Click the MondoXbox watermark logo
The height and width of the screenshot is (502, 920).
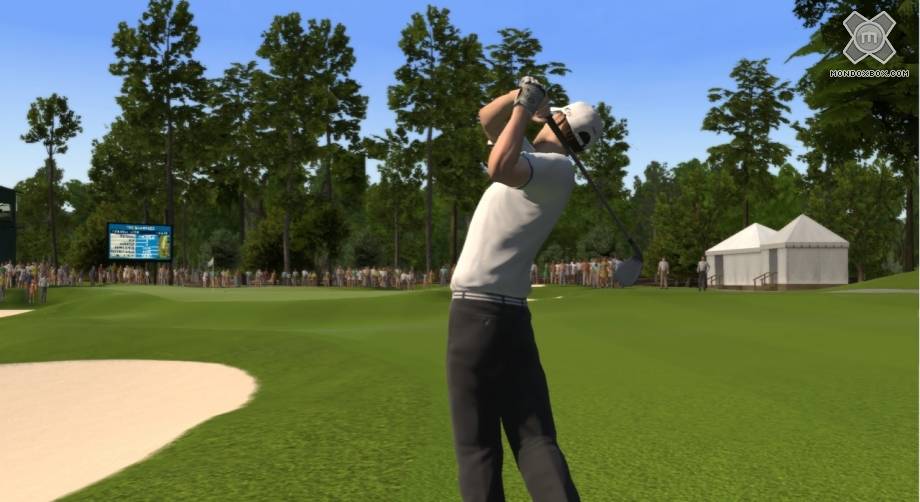click(868, 40)
